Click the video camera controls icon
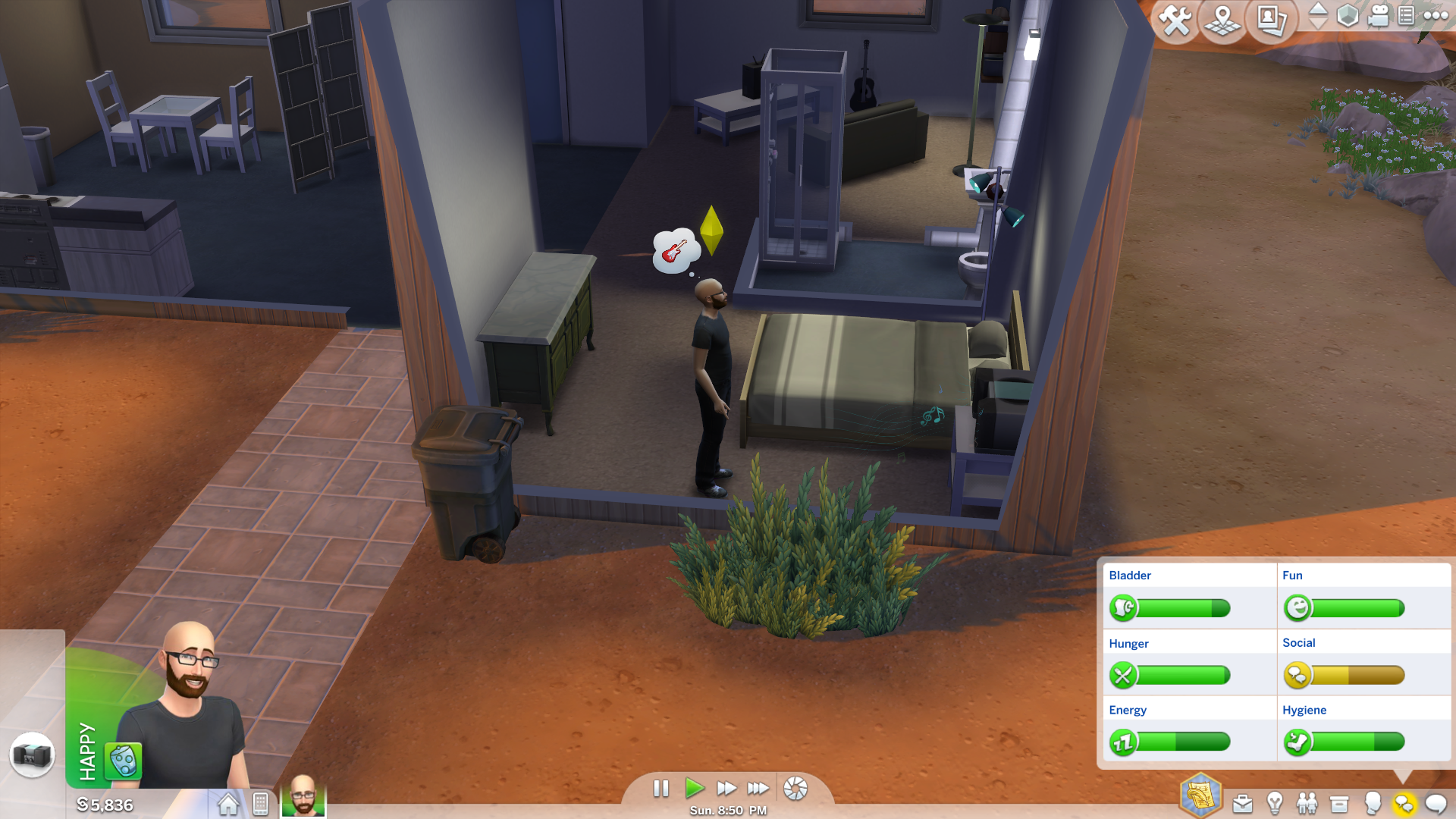This screenshot has height=819, width=1456. [x=1378, y=15]
